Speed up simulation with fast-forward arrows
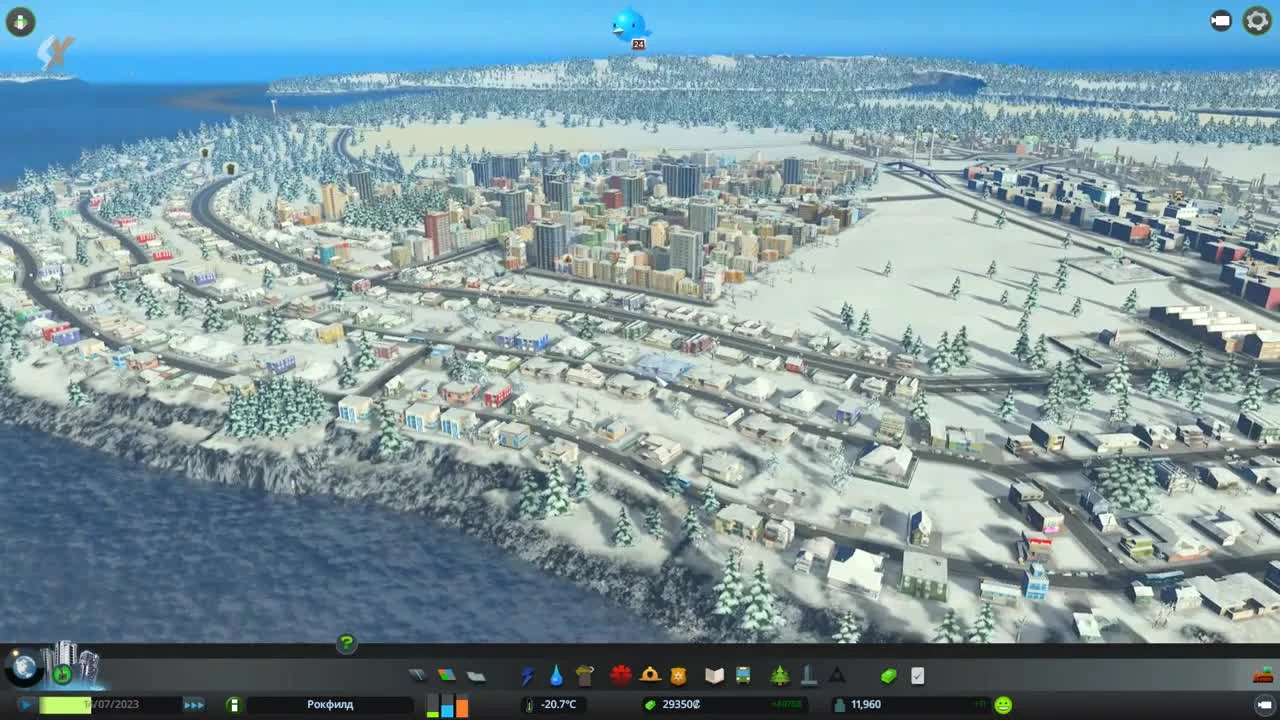 193,704
